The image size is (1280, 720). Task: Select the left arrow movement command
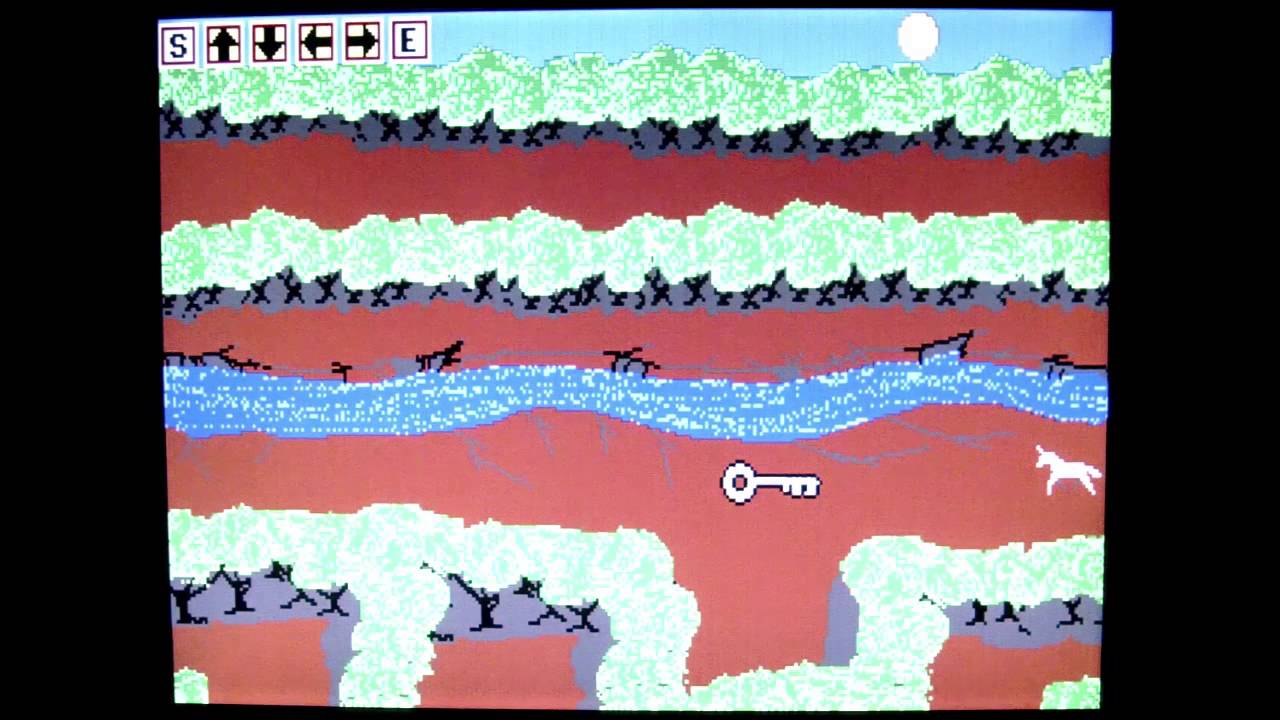[x=314, y=42]
